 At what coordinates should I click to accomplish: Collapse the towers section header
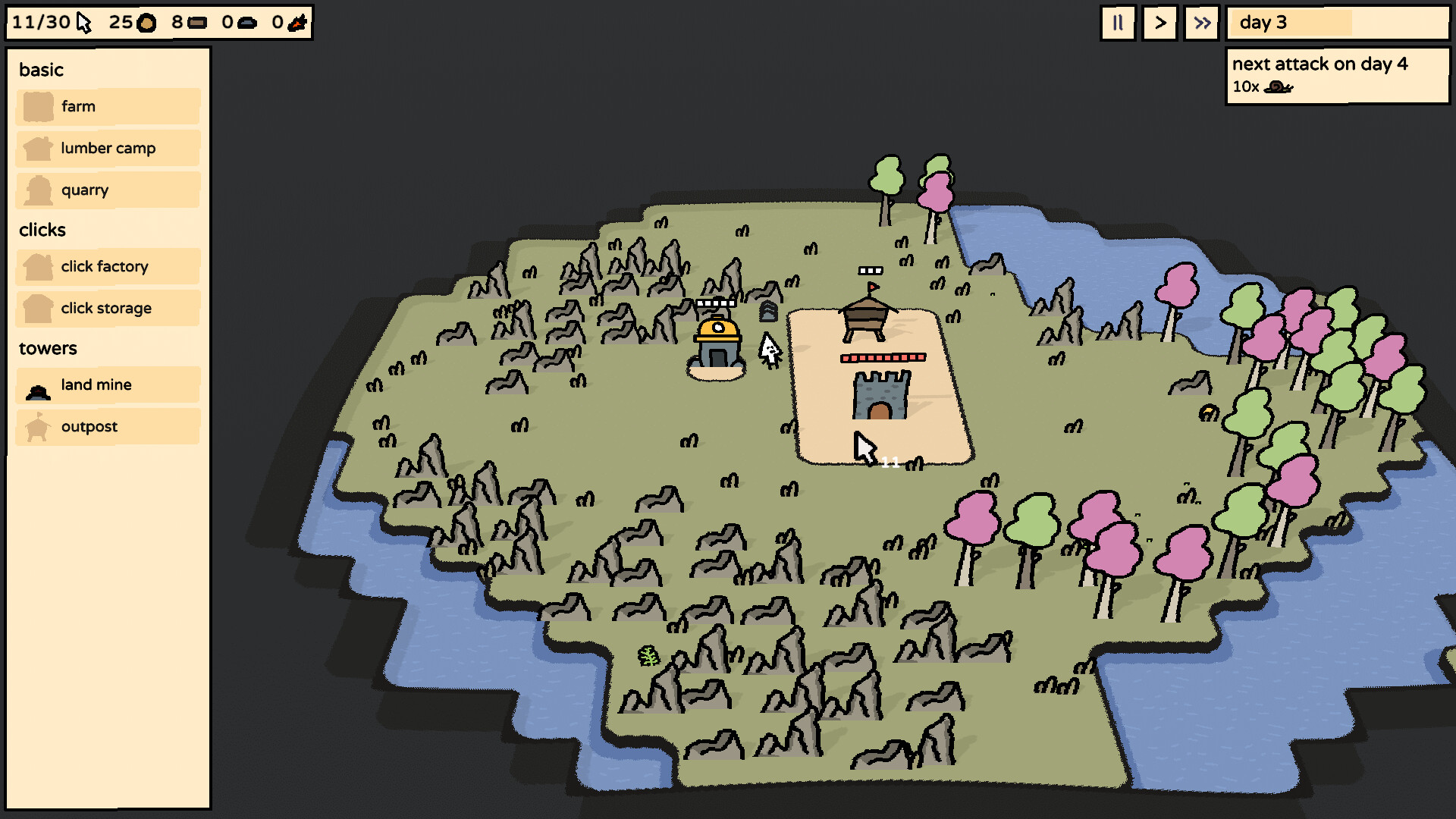tap(48, 348)
